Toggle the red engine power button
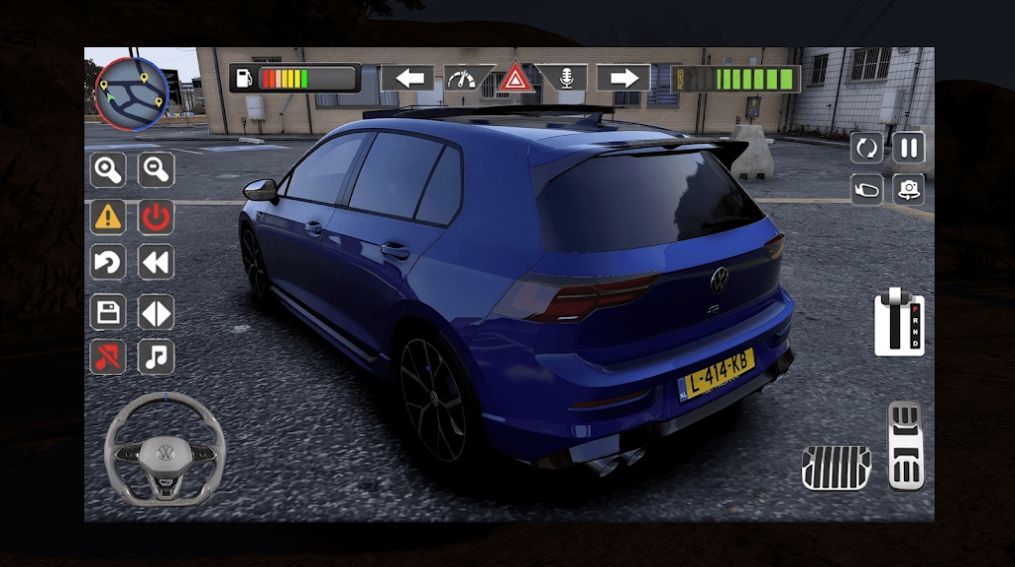 pos(156,216)
